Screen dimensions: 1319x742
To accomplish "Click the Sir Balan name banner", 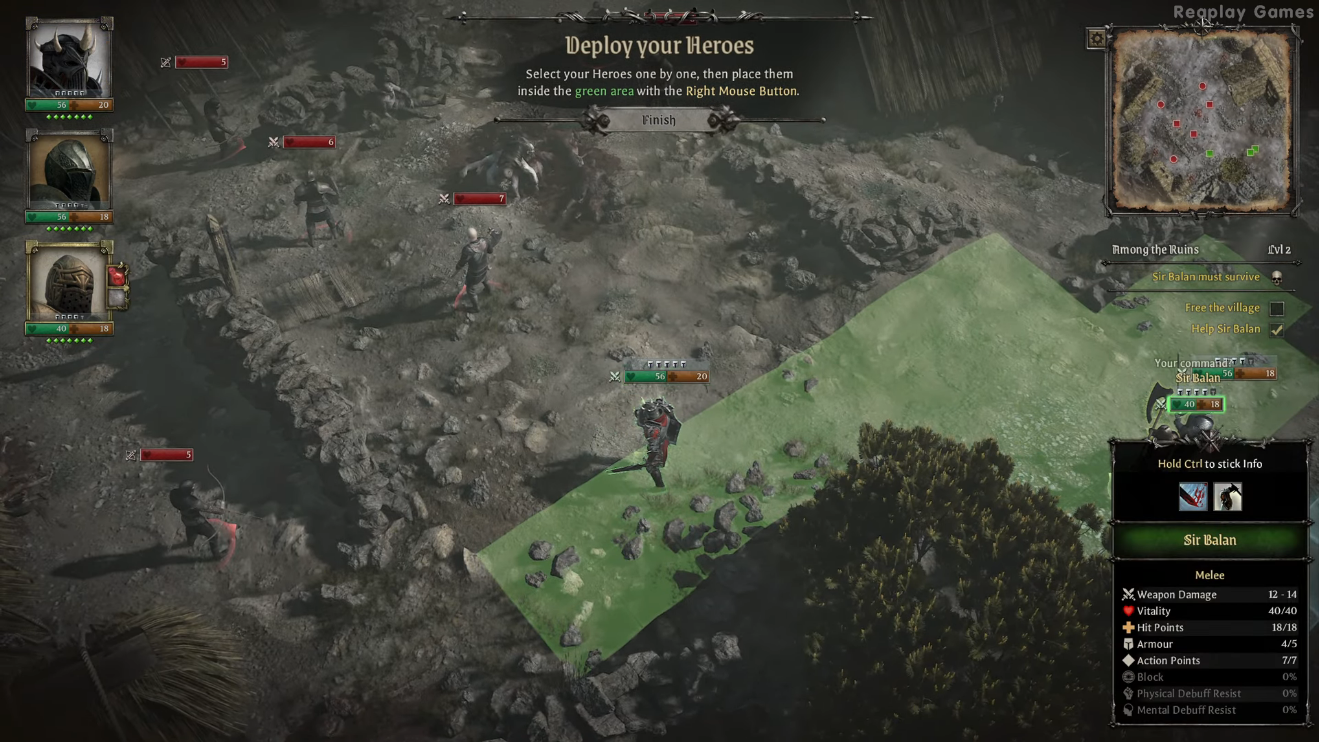I will coord(1209,540).
